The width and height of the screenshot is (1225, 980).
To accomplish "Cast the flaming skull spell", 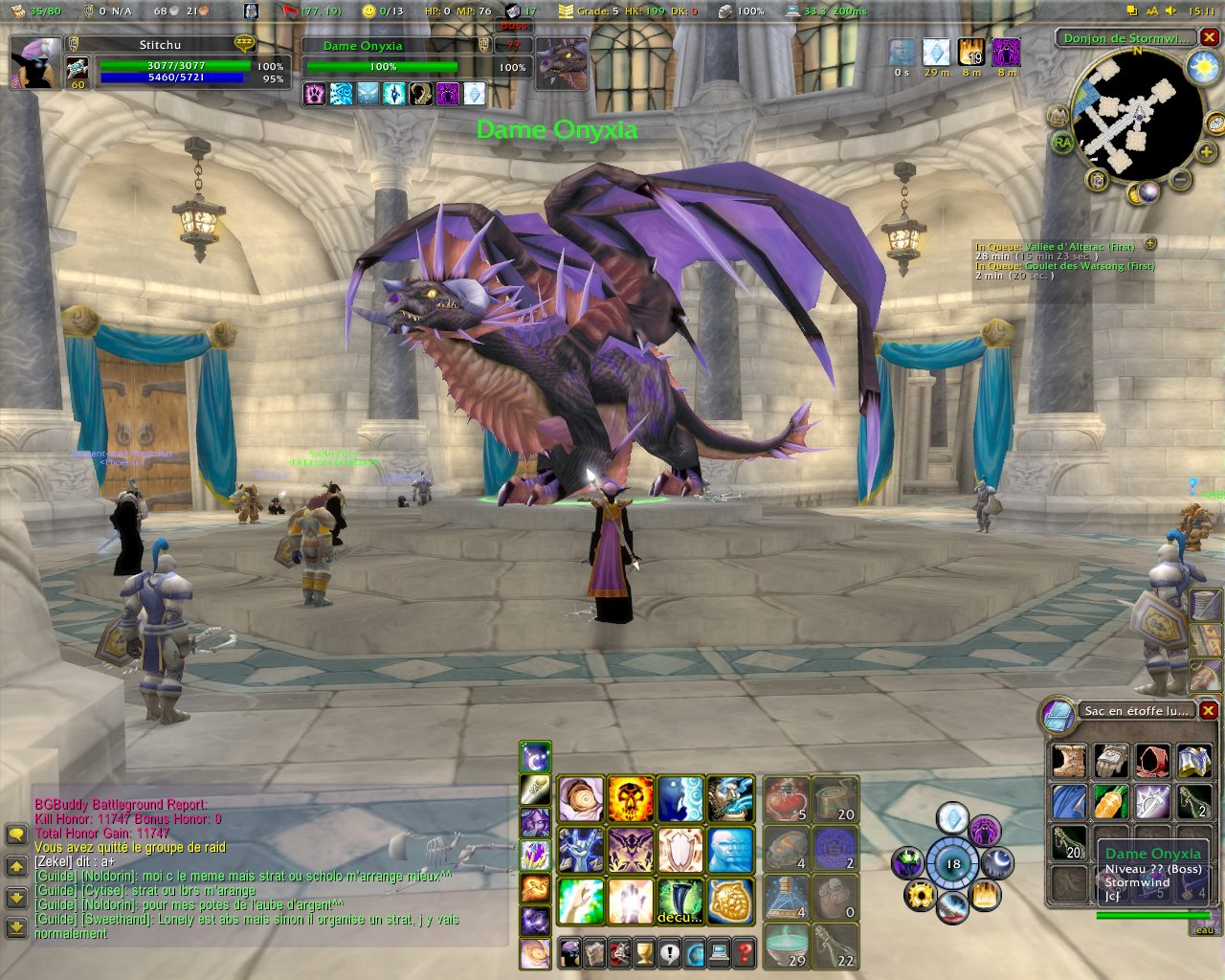I will (x=631, y=799).
